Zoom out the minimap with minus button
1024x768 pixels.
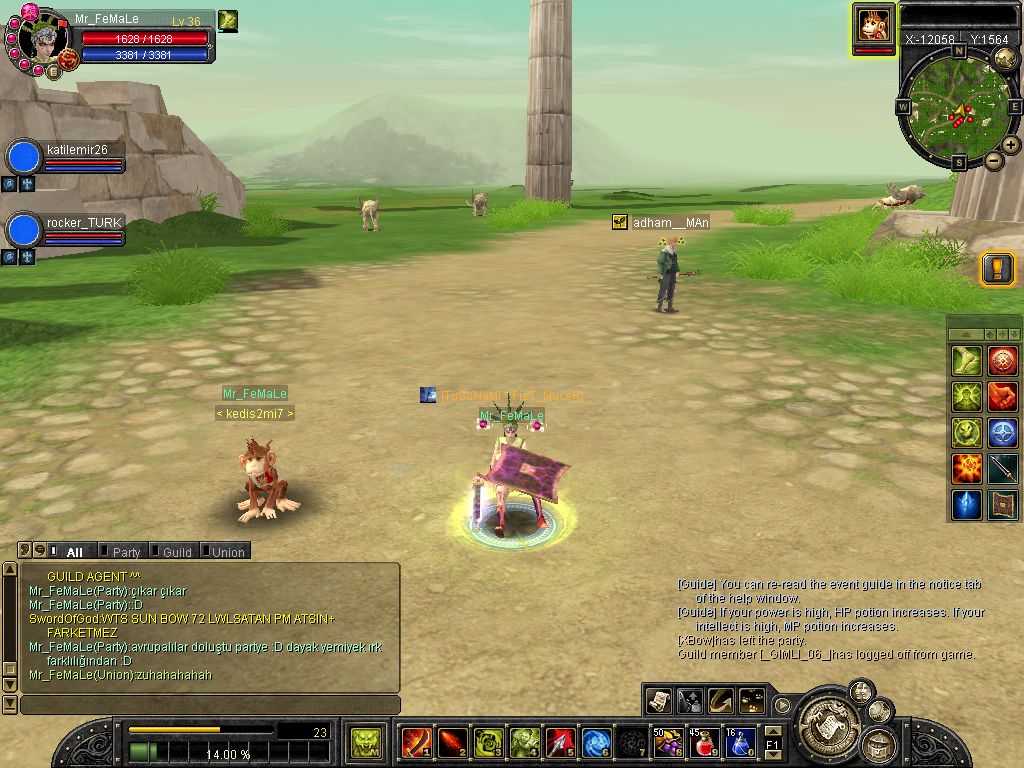[x=994, y=160]
